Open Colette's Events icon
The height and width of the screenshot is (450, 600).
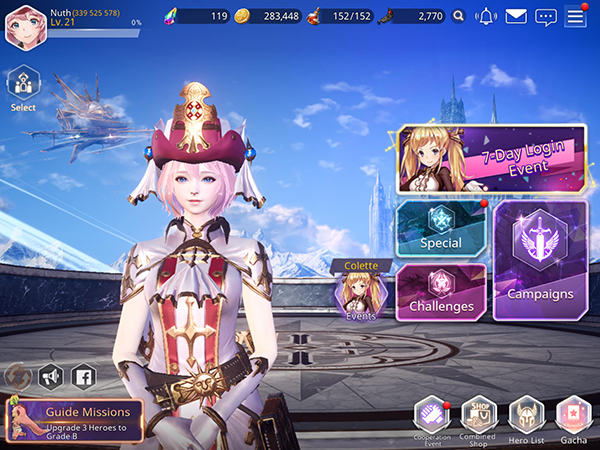coord(360,294)
